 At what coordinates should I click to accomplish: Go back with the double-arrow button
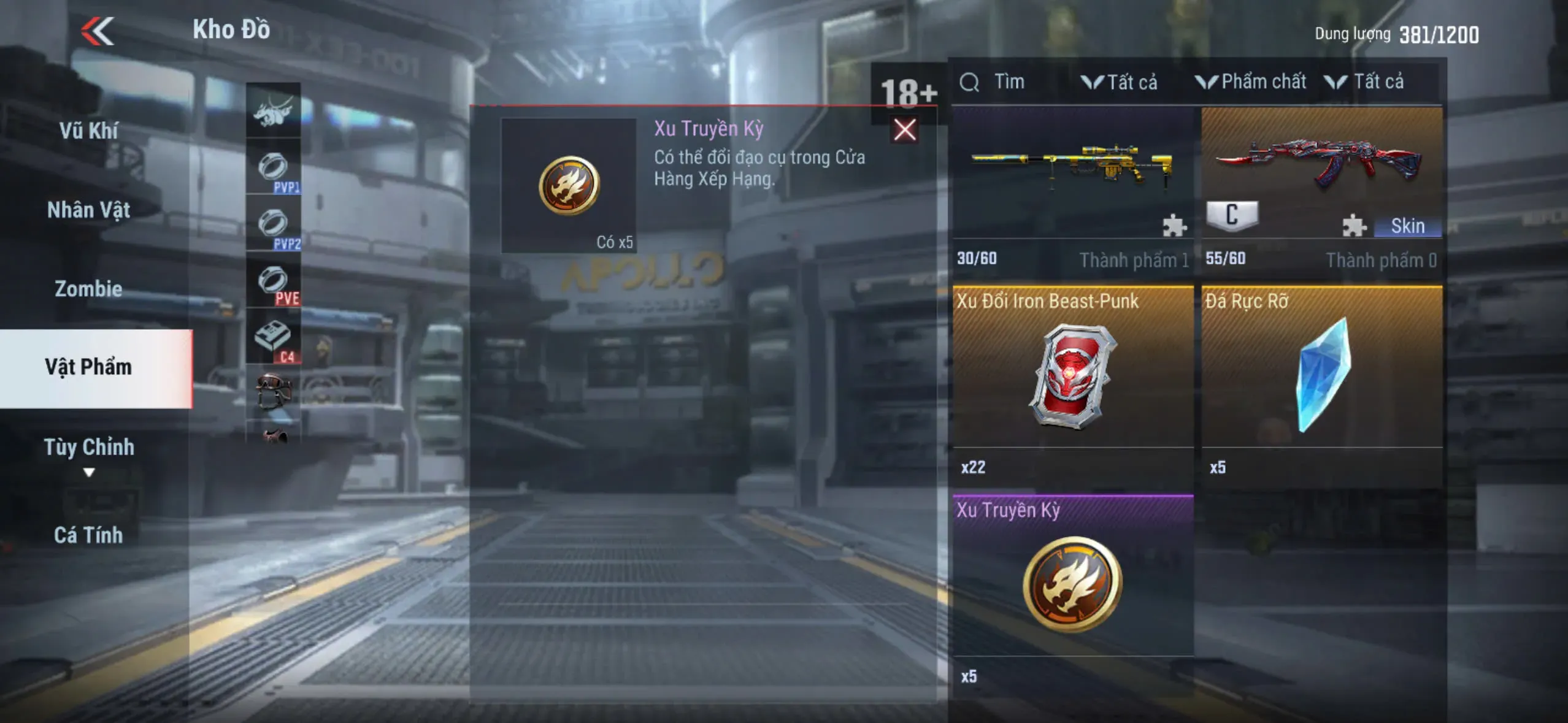98,31
